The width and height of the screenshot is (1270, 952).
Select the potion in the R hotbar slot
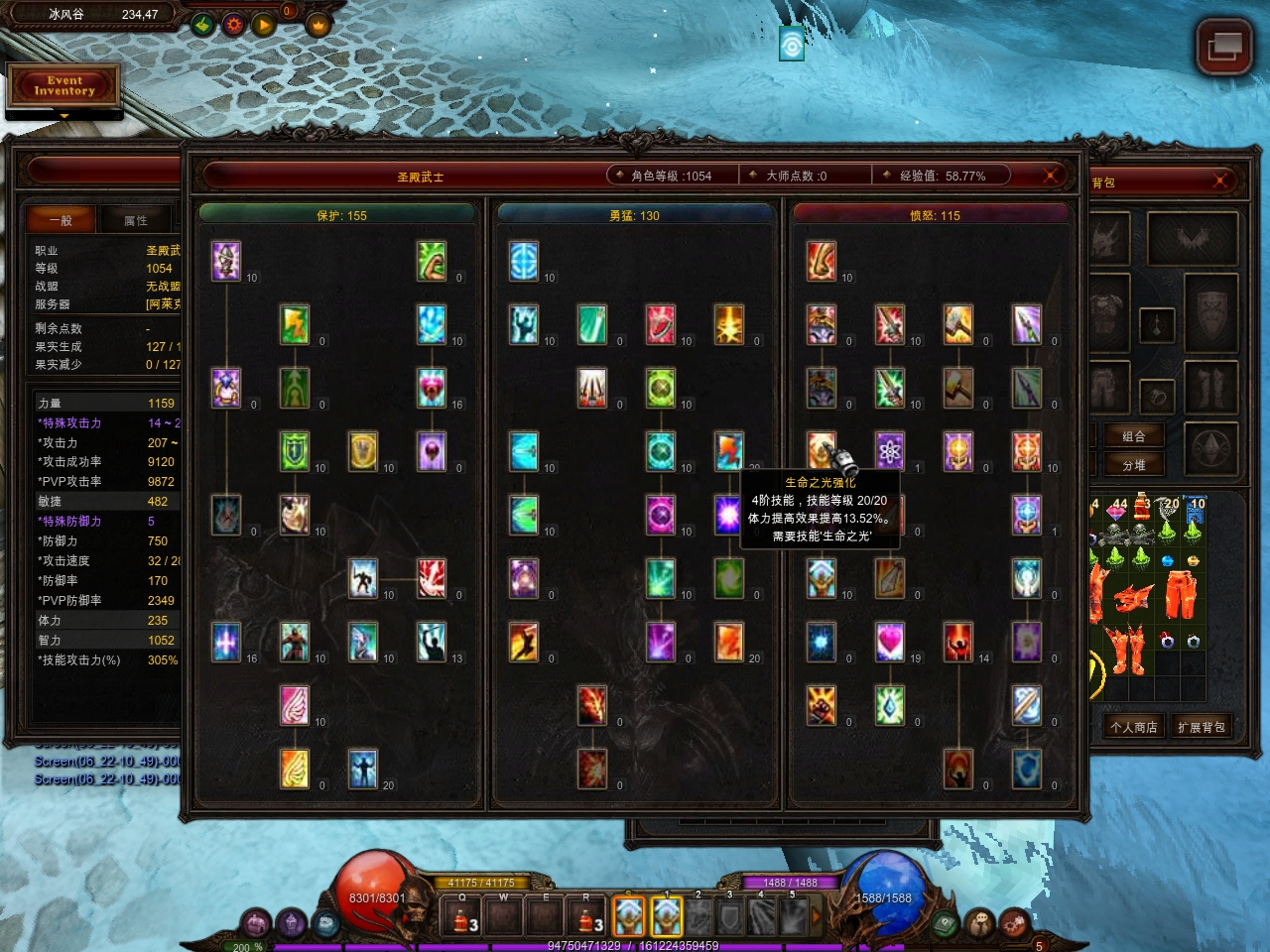[x=586, y=918]
